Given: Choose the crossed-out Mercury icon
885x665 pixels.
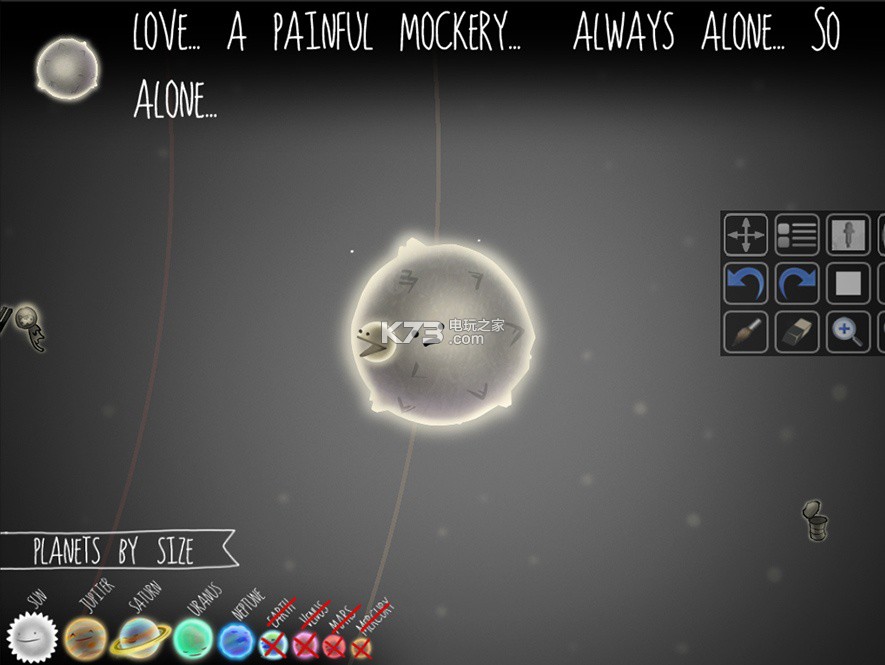Looking at the screenshot, I should (361, 648).
